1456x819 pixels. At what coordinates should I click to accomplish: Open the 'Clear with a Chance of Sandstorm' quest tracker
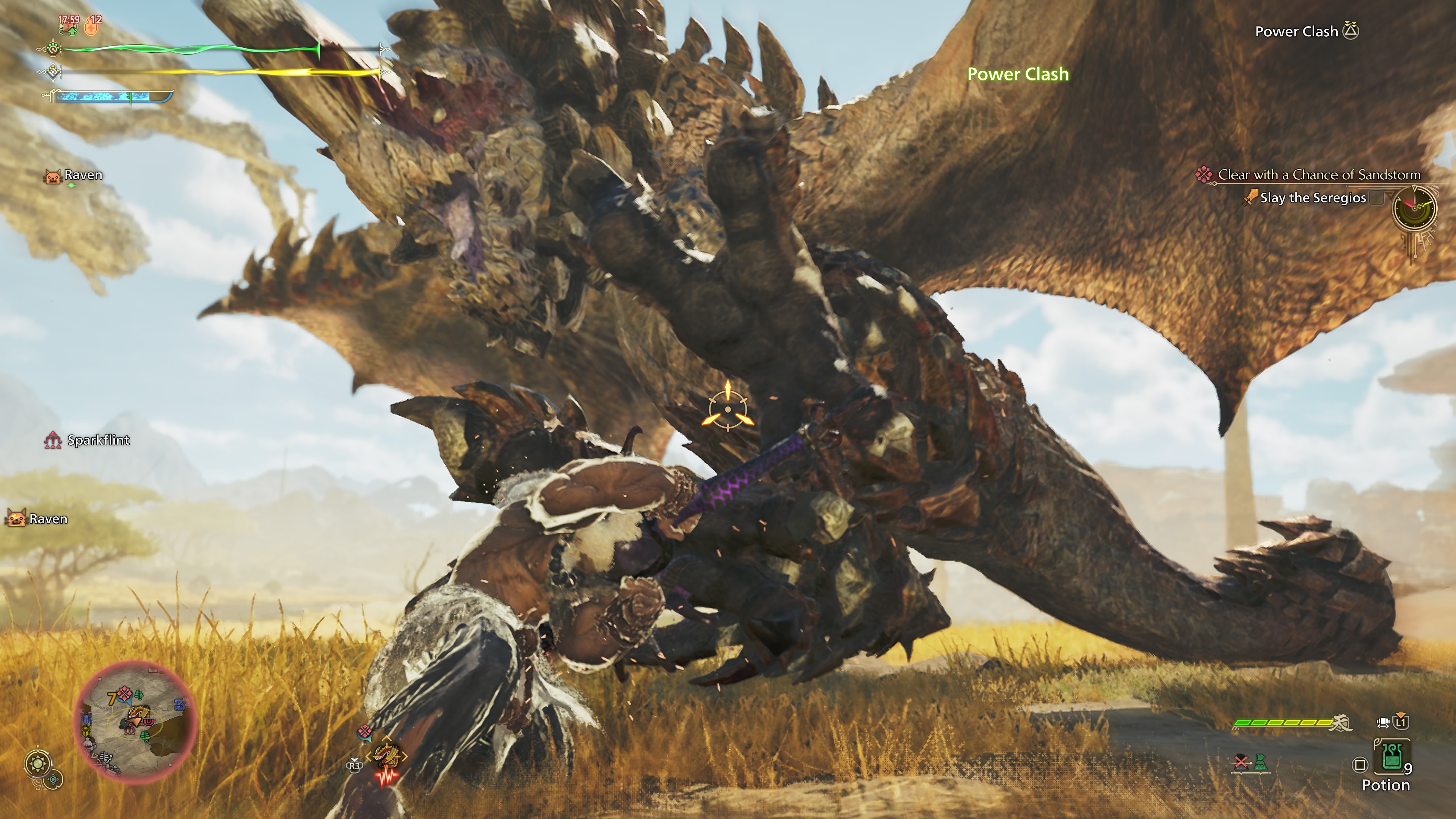click(x=1319, y=175)
